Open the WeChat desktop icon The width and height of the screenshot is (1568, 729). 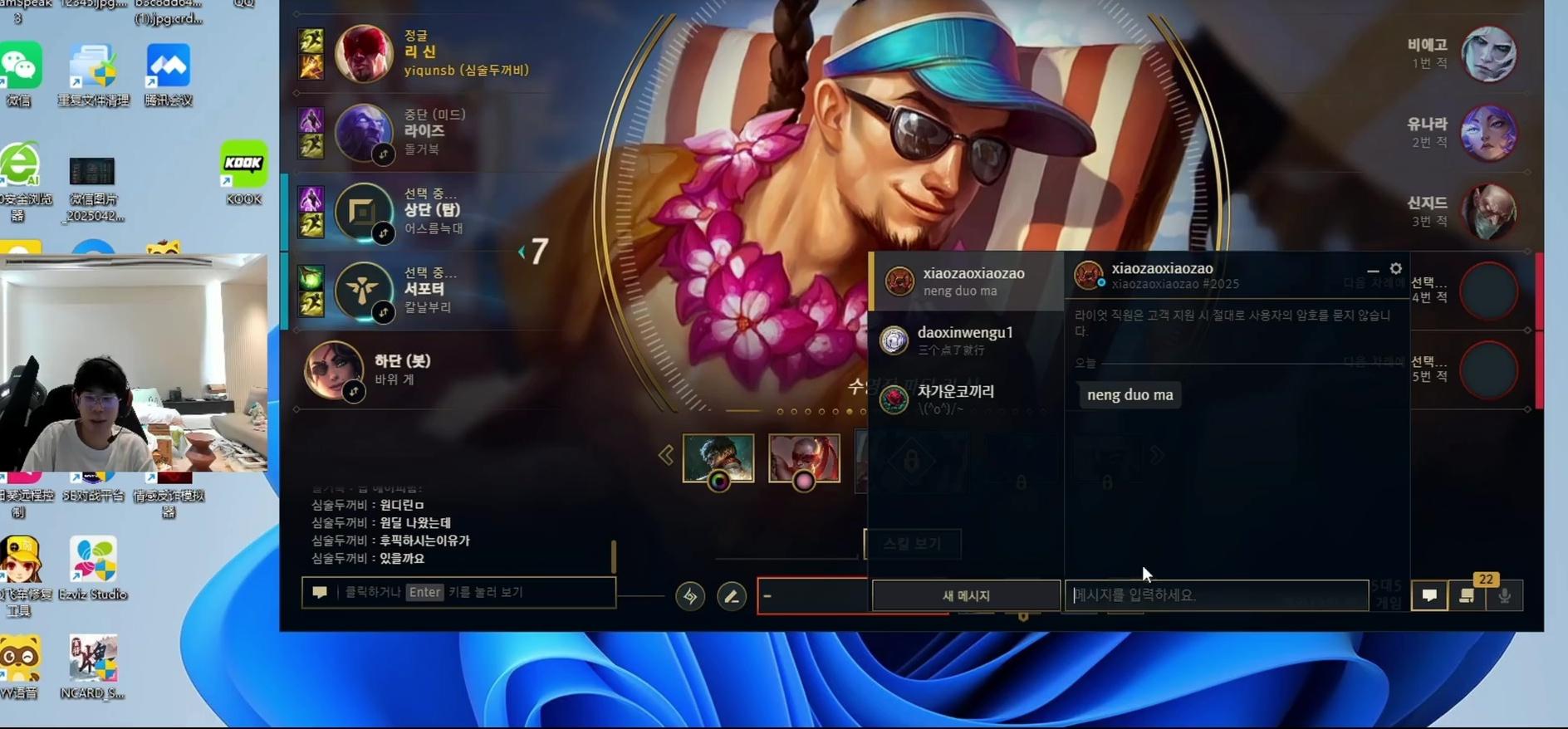(20, 75)
